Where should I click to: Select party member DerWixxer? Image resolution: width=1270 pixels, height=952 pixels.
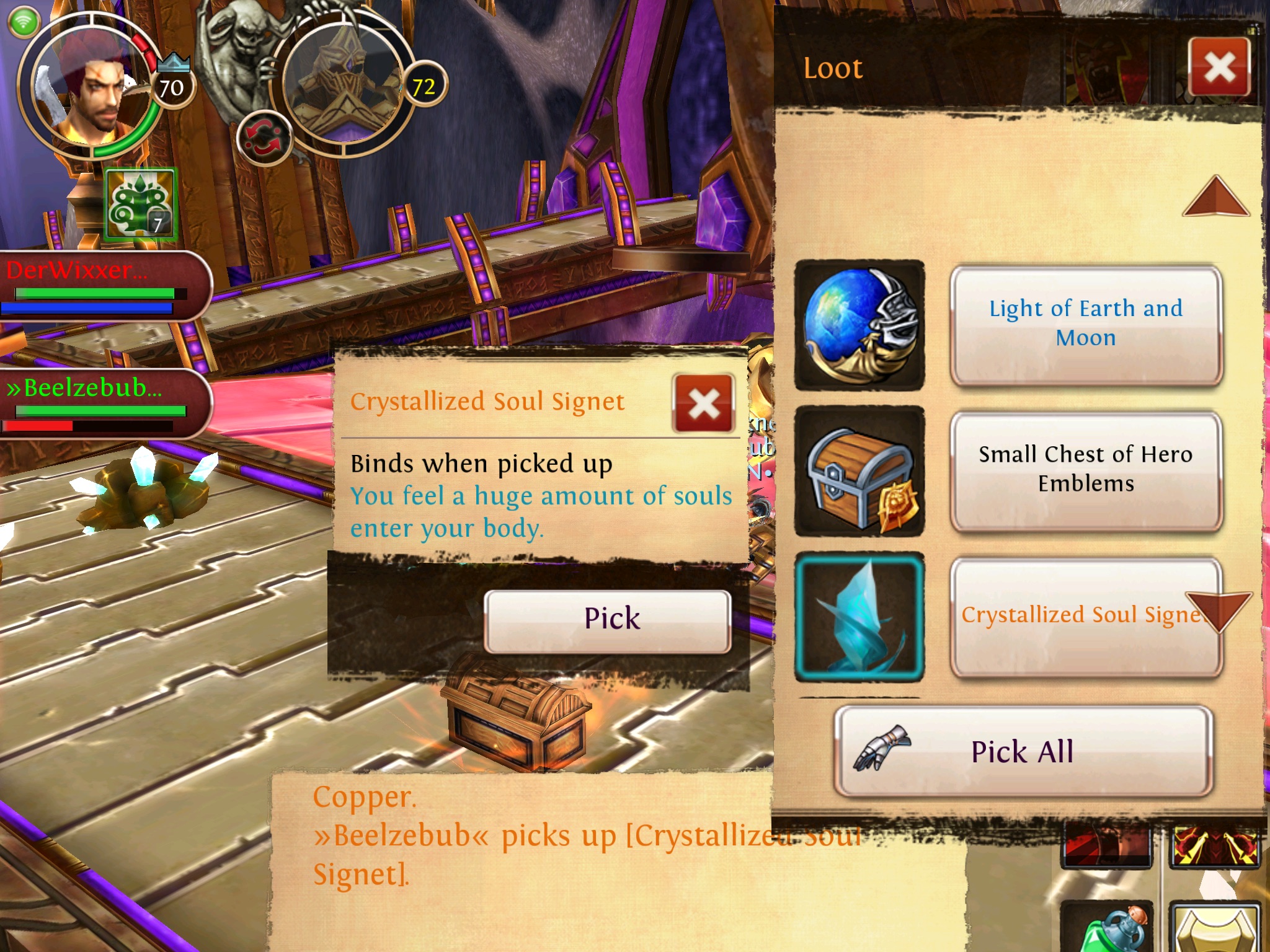coord(102,285)
